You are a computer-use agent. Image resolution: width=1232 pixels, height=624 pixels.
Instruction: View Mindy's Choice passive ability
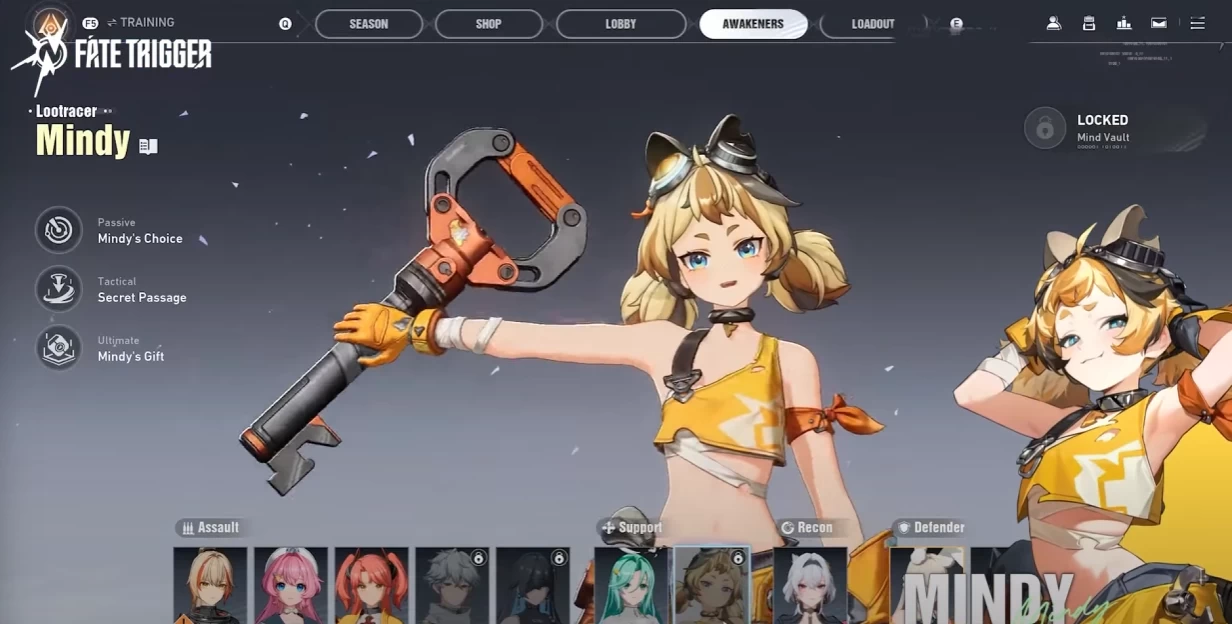tap(59, 230)
